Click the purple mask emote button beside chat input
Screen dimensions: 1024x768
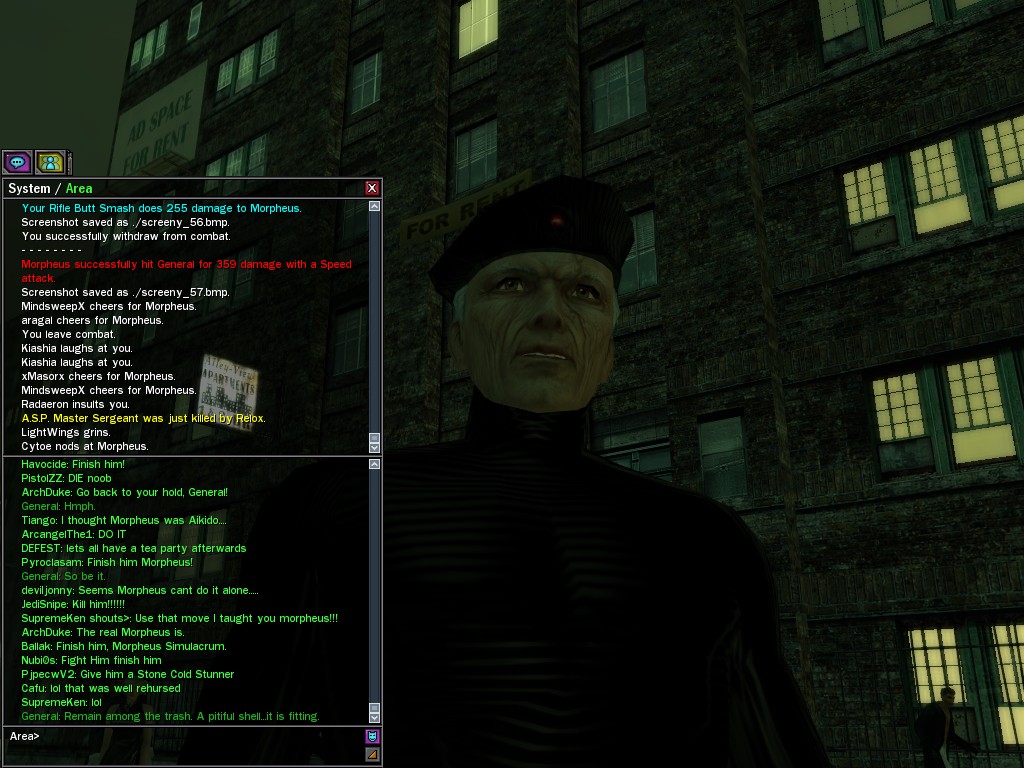pos(372,736)
